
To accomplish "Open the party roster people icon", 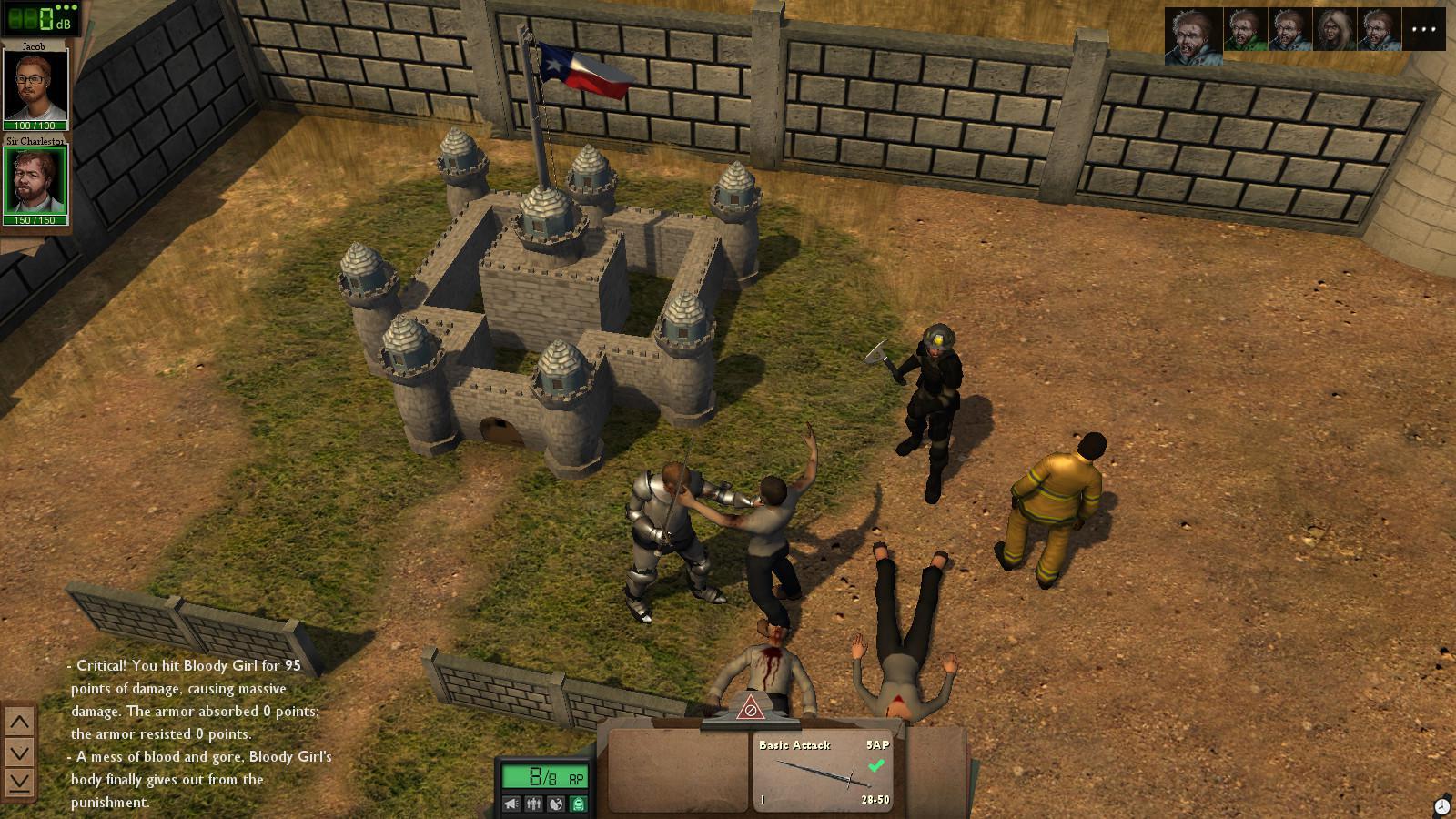I will 533,804.
